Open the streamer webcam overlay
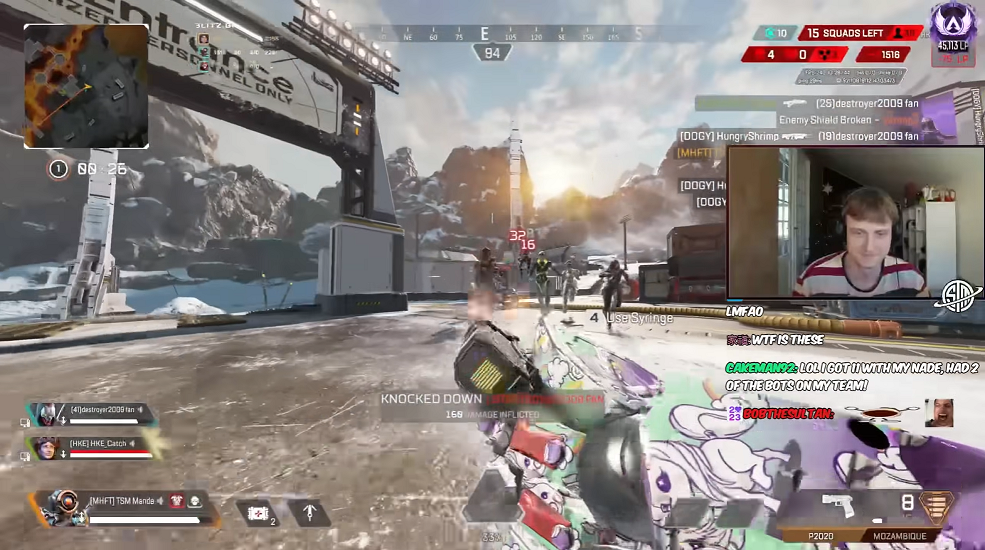Viewport: 985px width, 550px height. [855, 222]
